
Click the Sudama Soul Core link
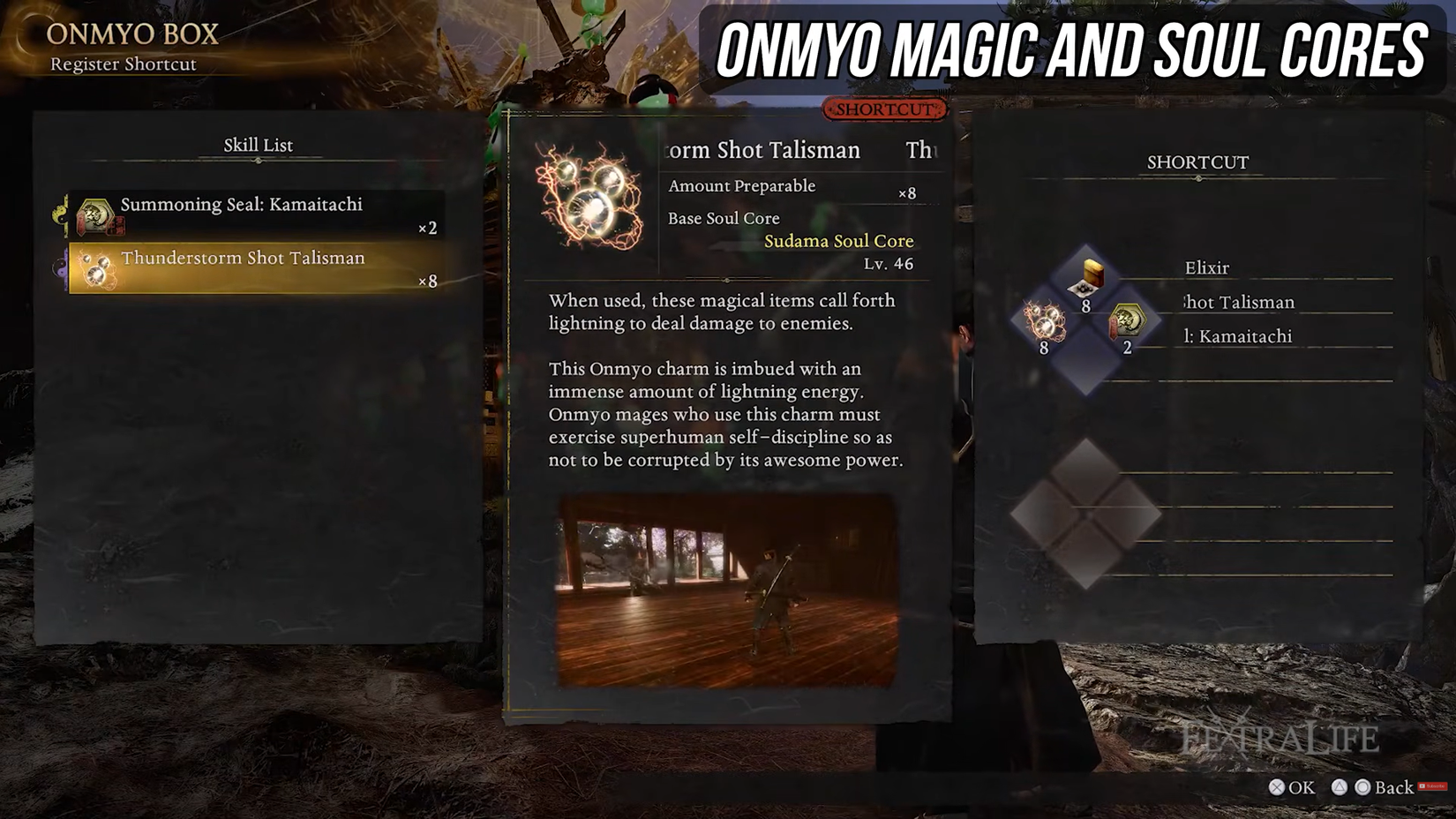[838, 241]
